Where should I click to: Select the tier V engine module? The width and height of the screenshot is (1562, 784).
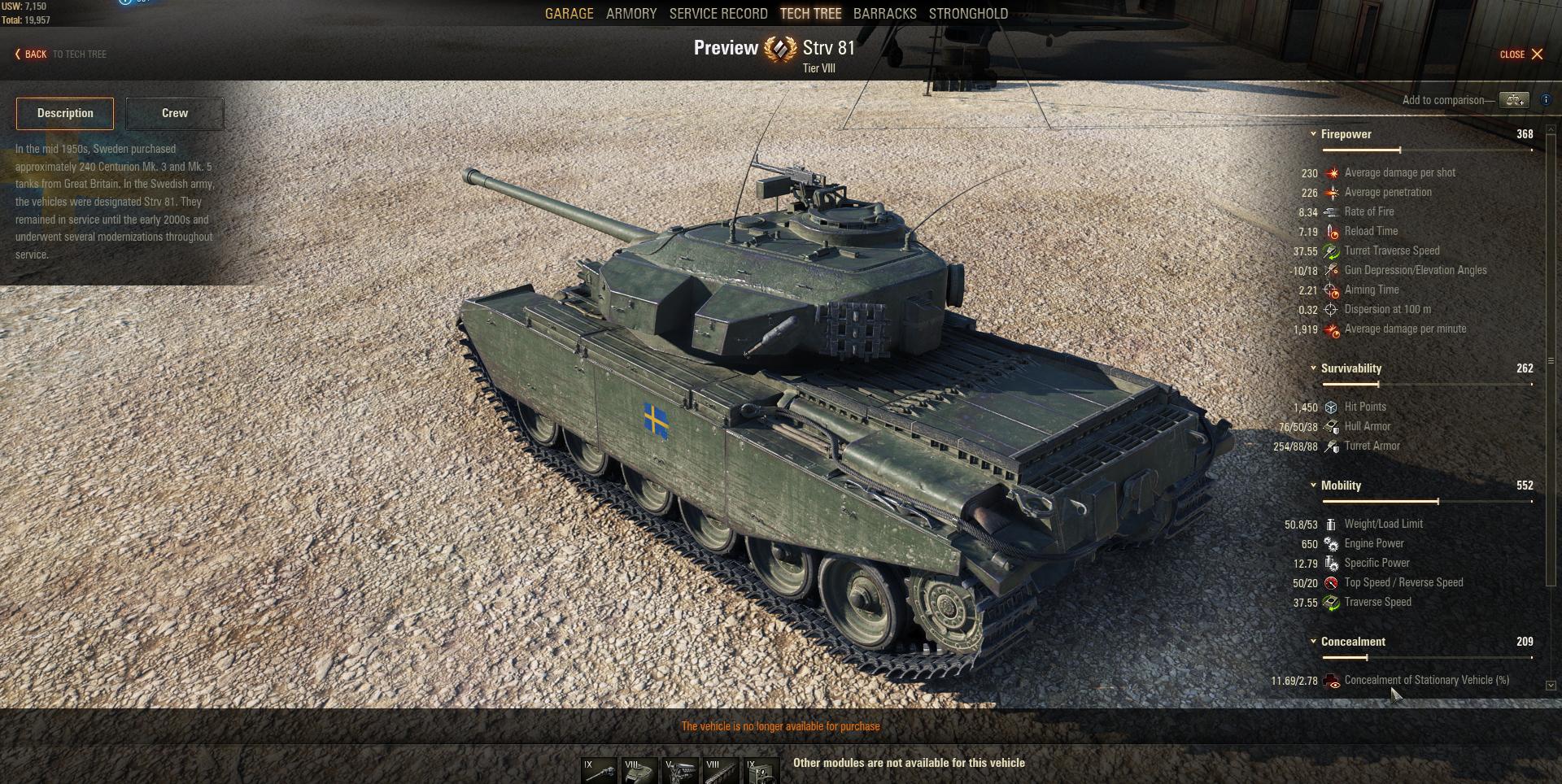680,771
